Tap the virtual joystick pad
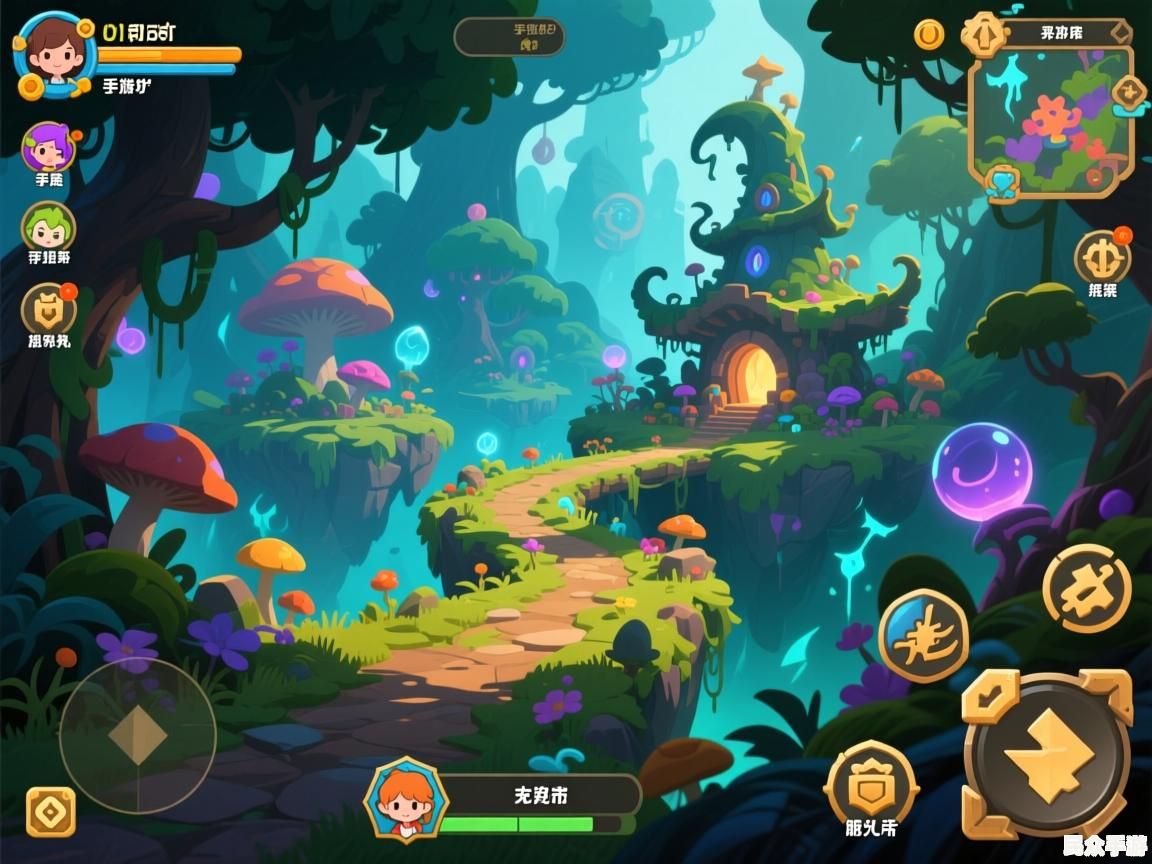1152x864 pixels. pos(137,735)
